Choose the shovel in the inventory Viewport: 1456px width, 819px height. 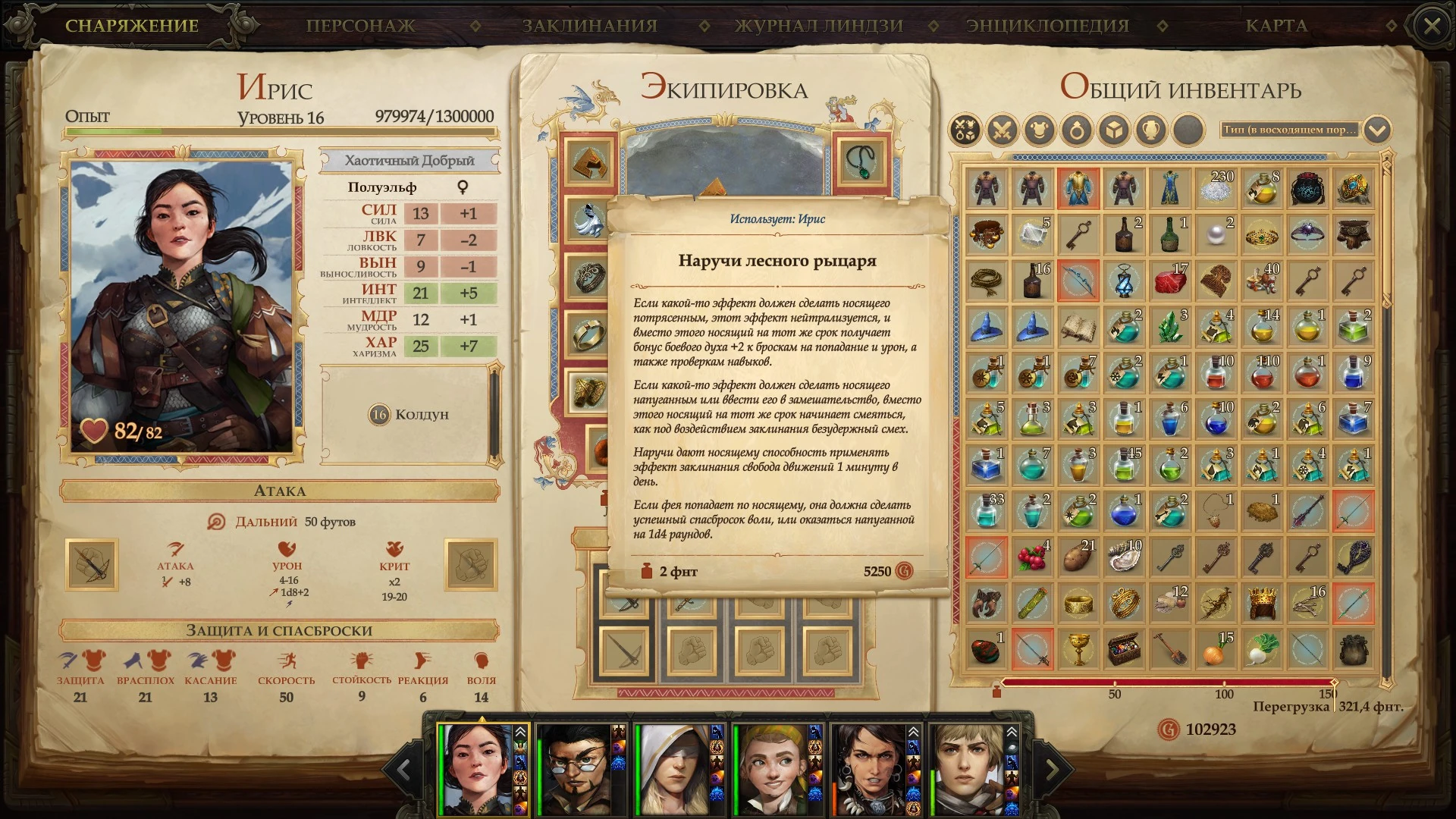pyautogui.click(x=1170, y=650)
